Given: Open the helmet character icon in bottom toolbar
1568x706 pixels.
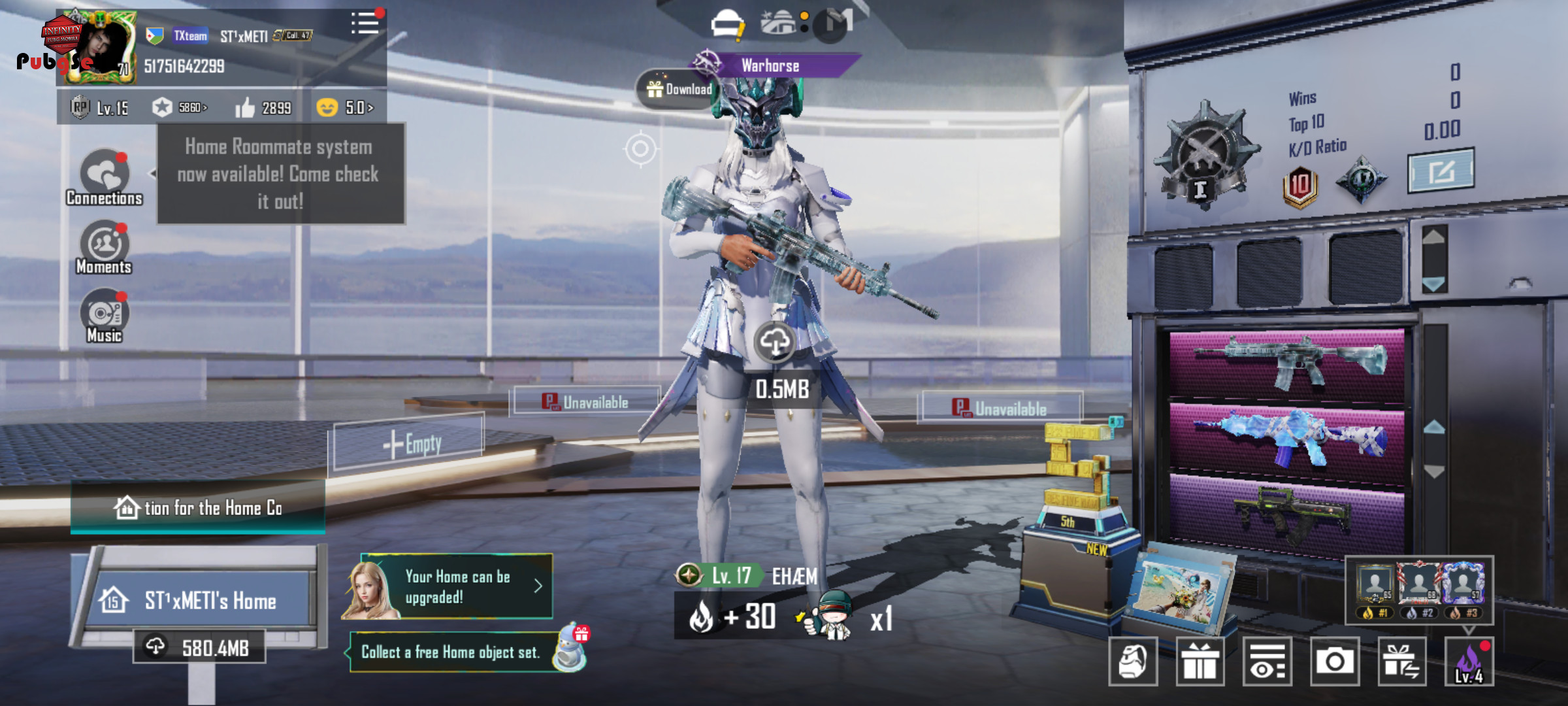Looking at the screenshot, I should (x=1133, y=662).
